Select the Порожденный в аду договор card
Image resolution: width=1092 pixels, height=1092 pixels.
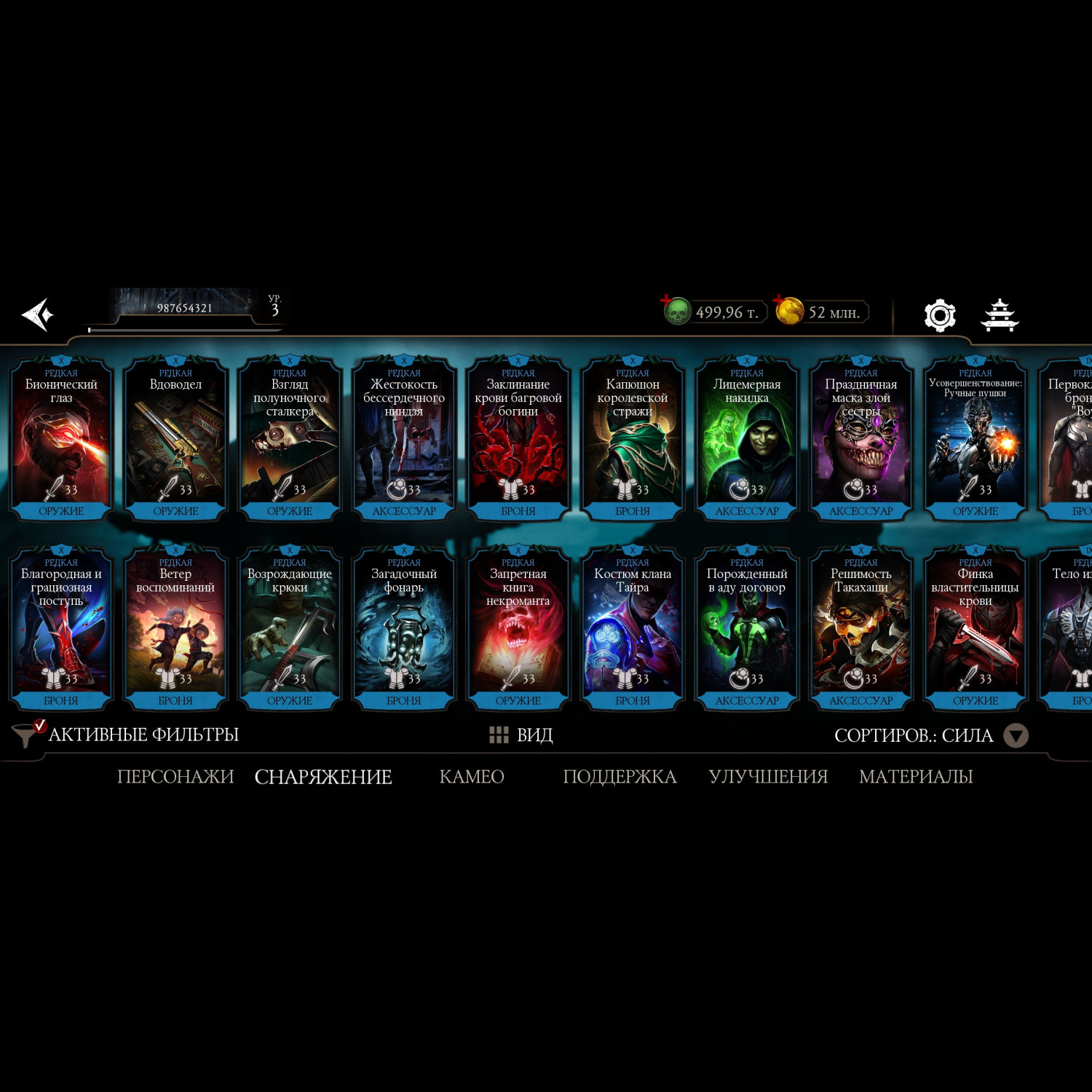[x=746, y=628]
